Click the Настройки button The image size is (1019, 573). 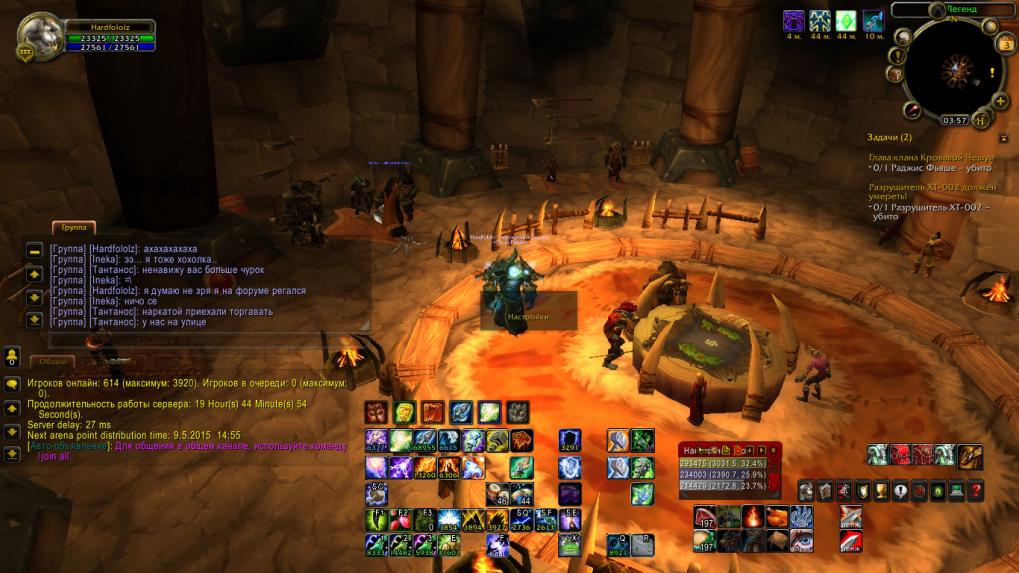click(x=528, y=316)
